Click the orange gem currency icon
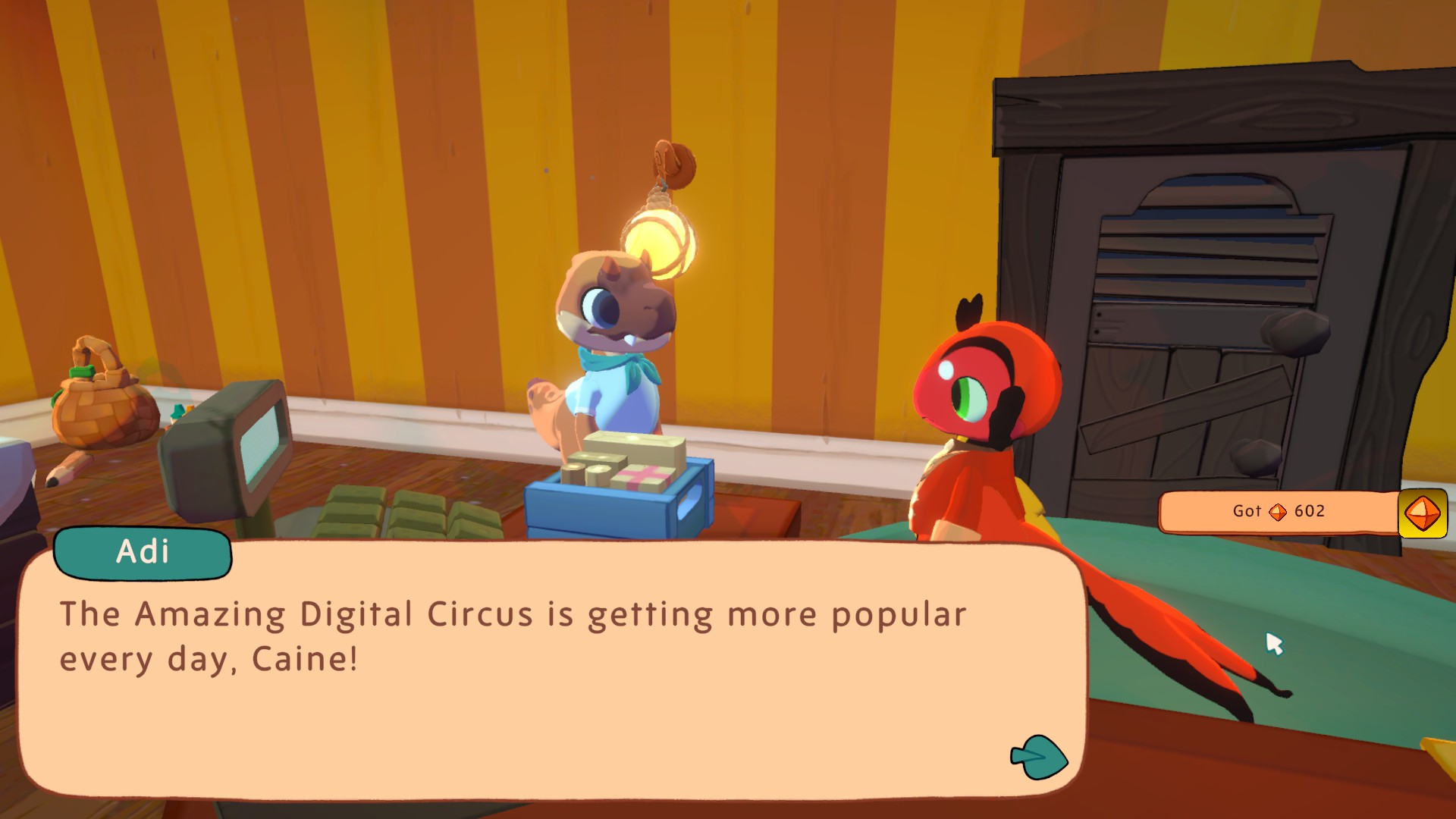1456x819 pixels. [1422, 513]
